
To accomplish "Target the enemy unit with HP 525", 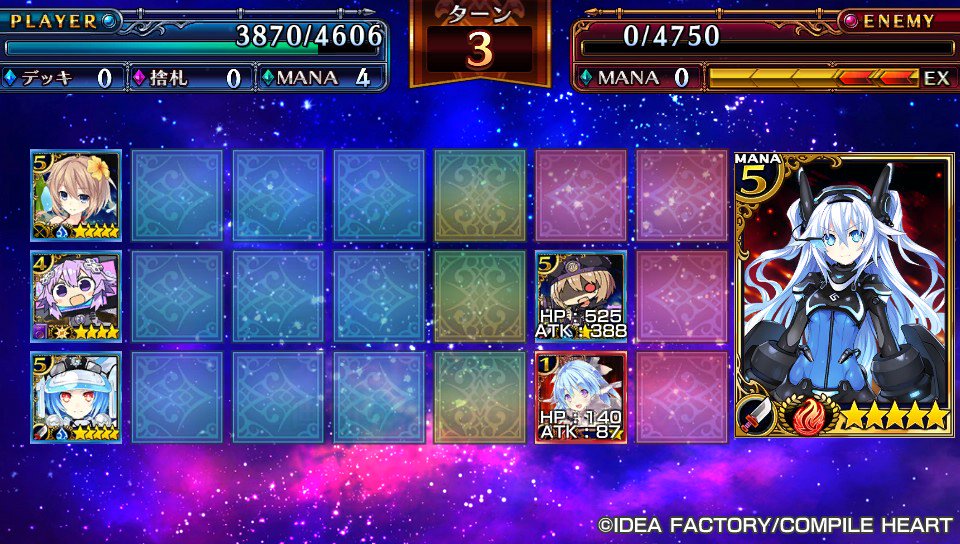I will coord(581,296).
